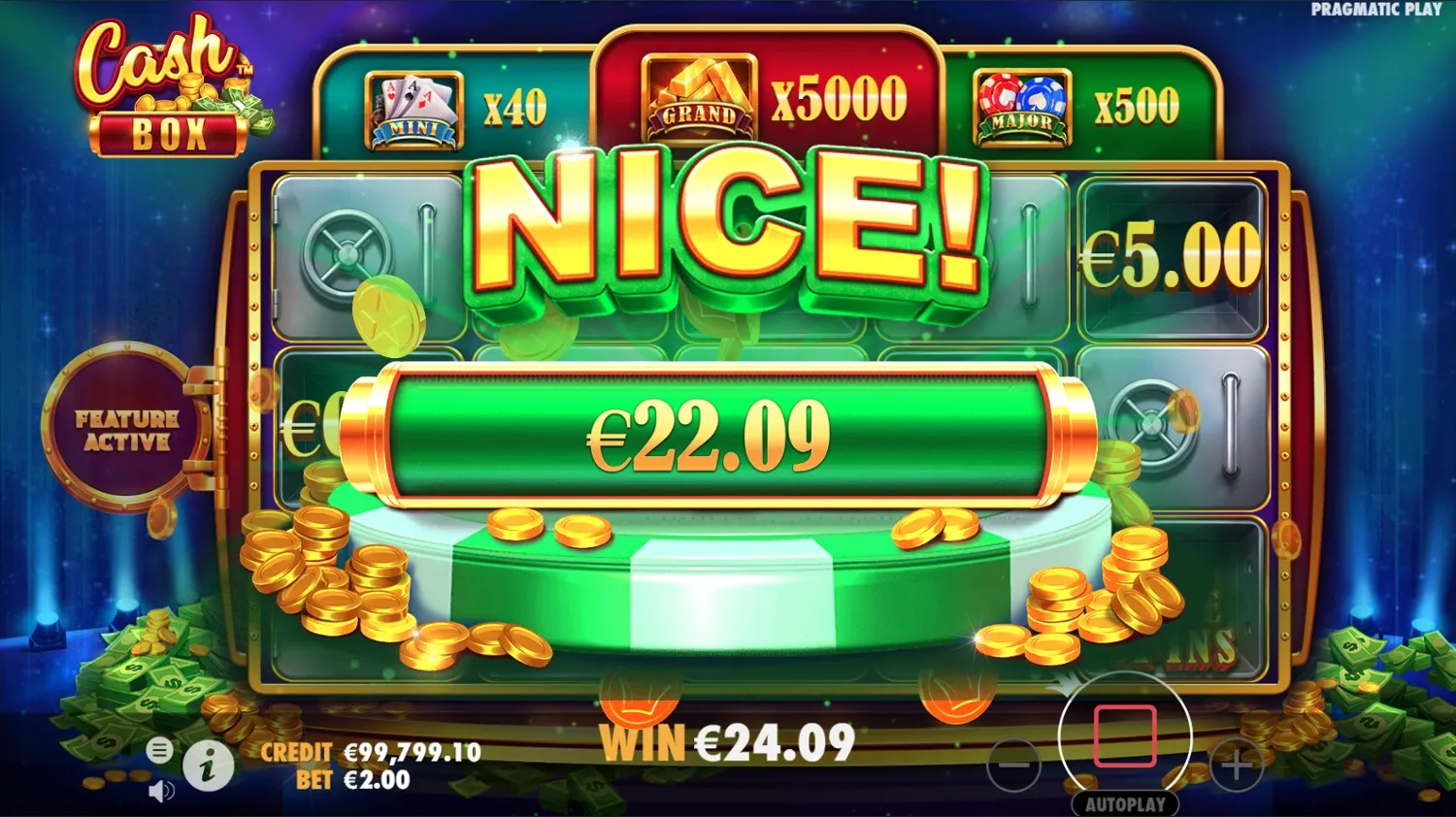Click the Mini x40 jackpot card icon
This screenshot has height=817, width=1456.
pyautogui.click(x=412, y=107)
